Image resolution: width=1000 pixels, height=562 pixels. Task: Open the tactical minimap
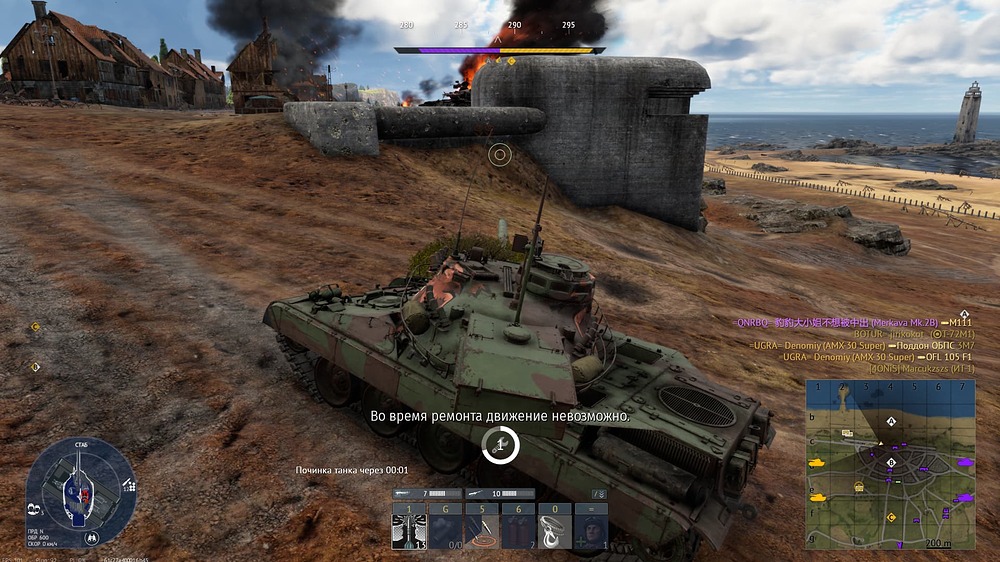tap(890, 464)
